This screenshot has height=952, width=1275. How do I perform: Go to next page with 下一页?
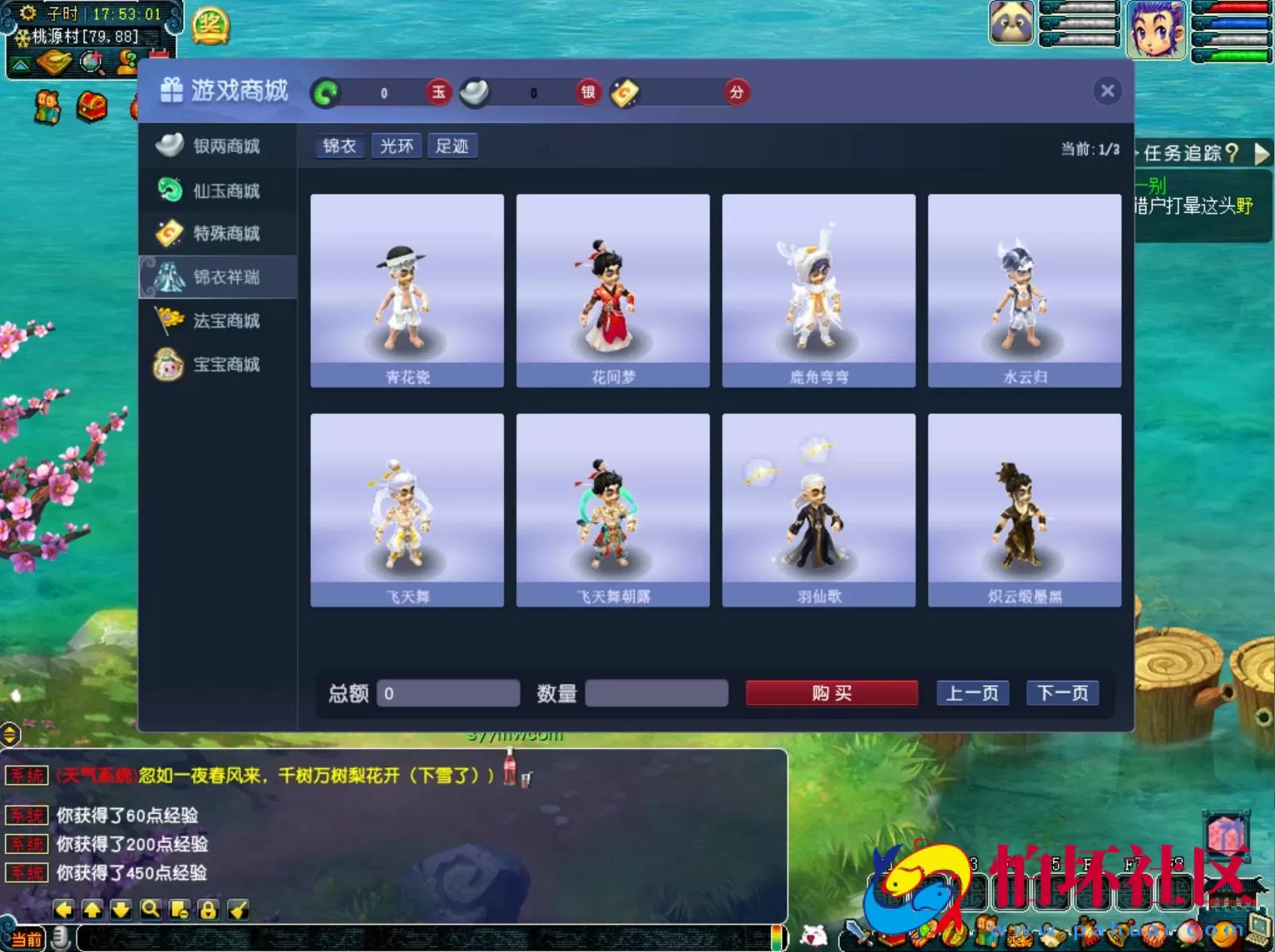[x=1062, y=693]
